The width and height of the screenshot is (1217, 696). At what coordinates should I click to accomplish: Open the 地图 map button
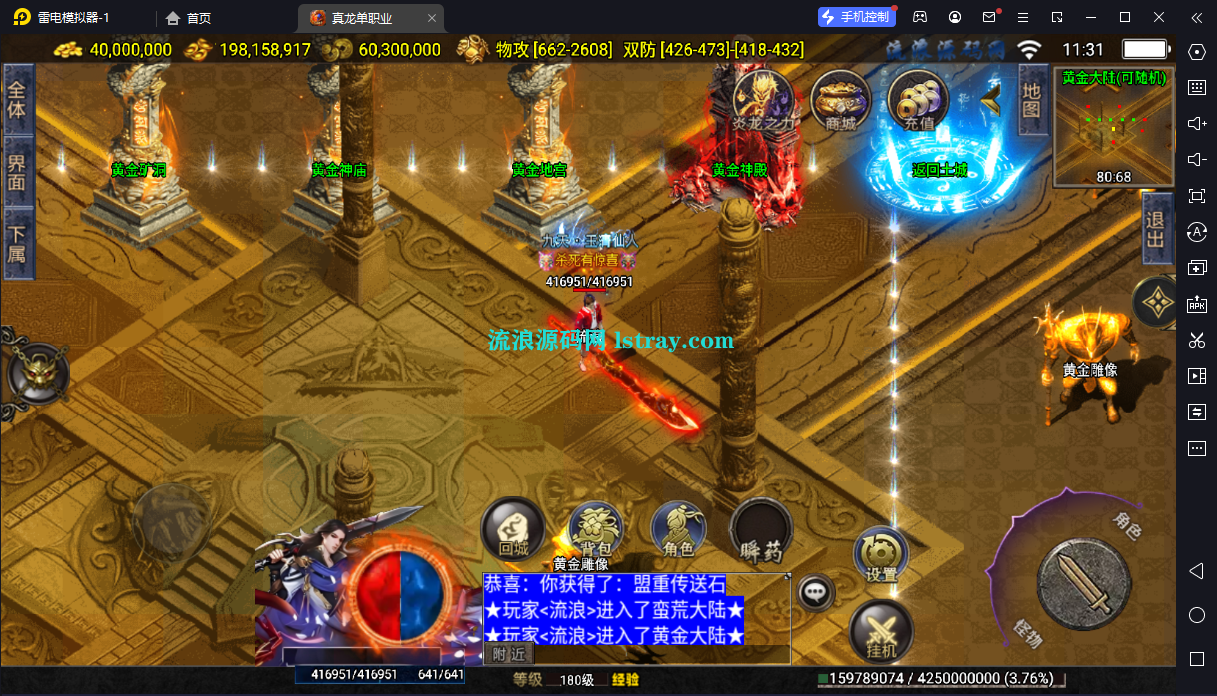[1032, 98]
